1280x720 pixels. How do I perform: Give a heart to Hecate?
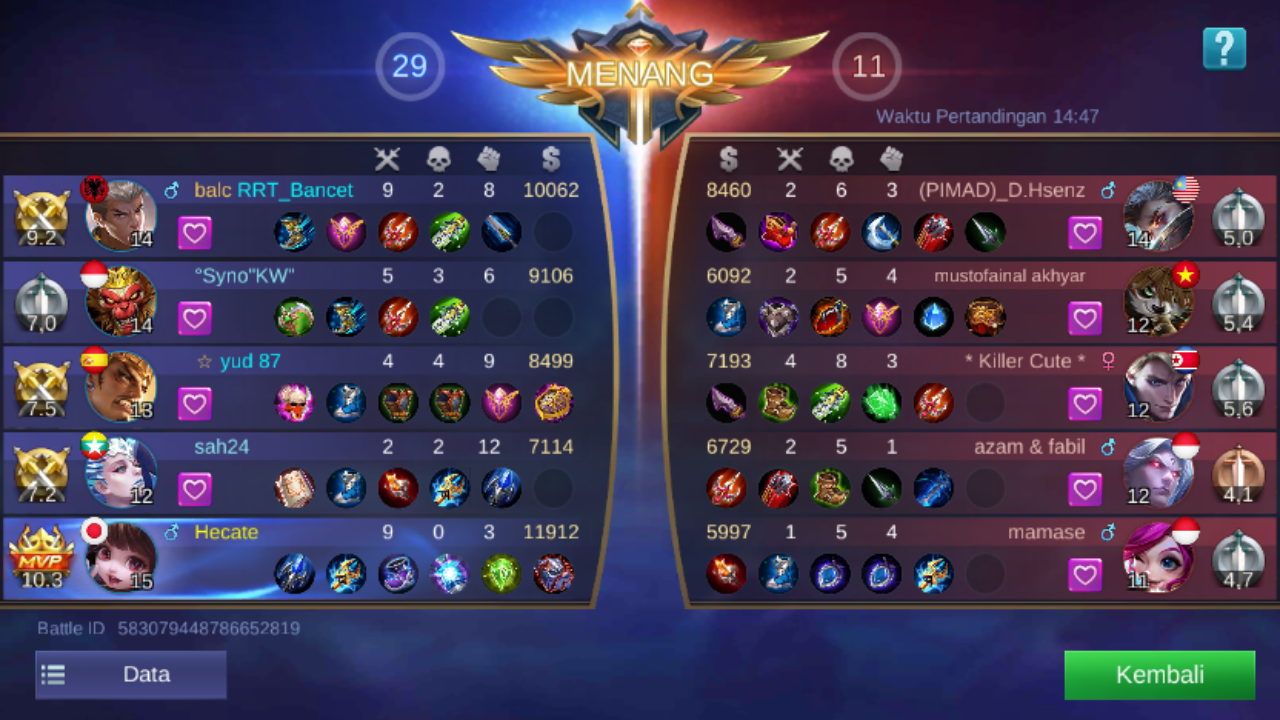pos(195,573)
